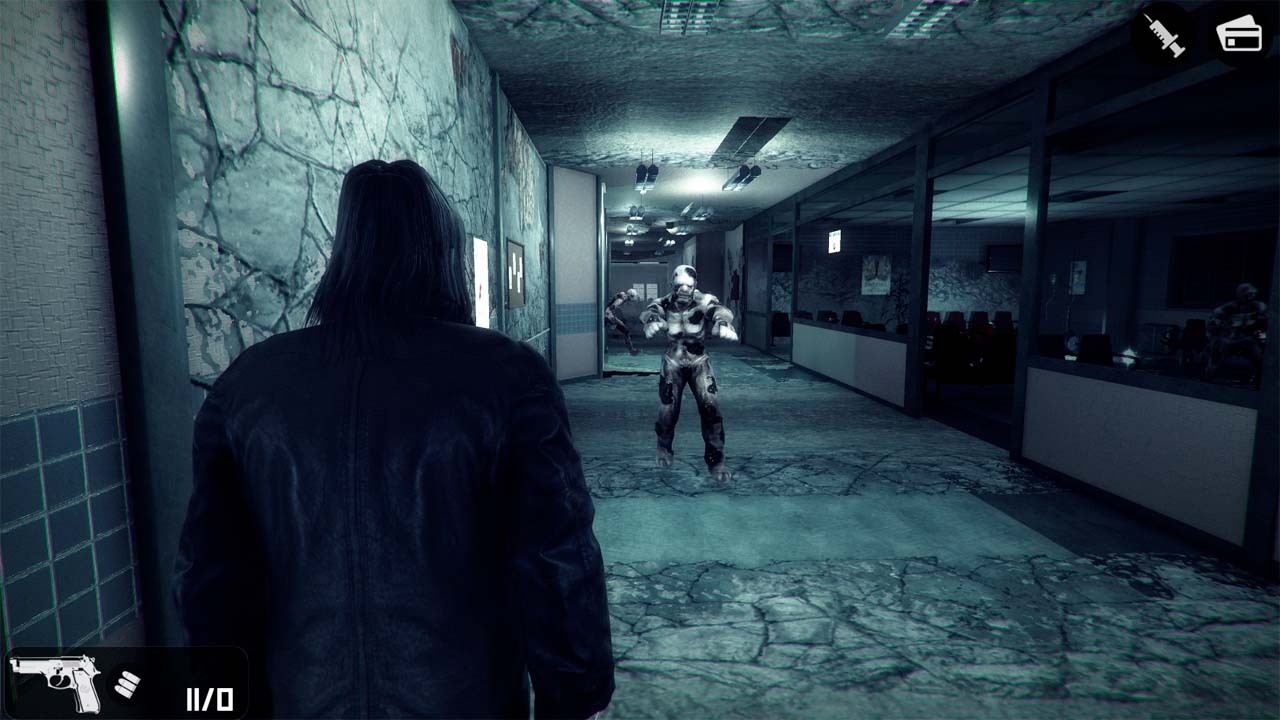
Task: Open the credit card currency icon
Action: (x=1237, y=30)
